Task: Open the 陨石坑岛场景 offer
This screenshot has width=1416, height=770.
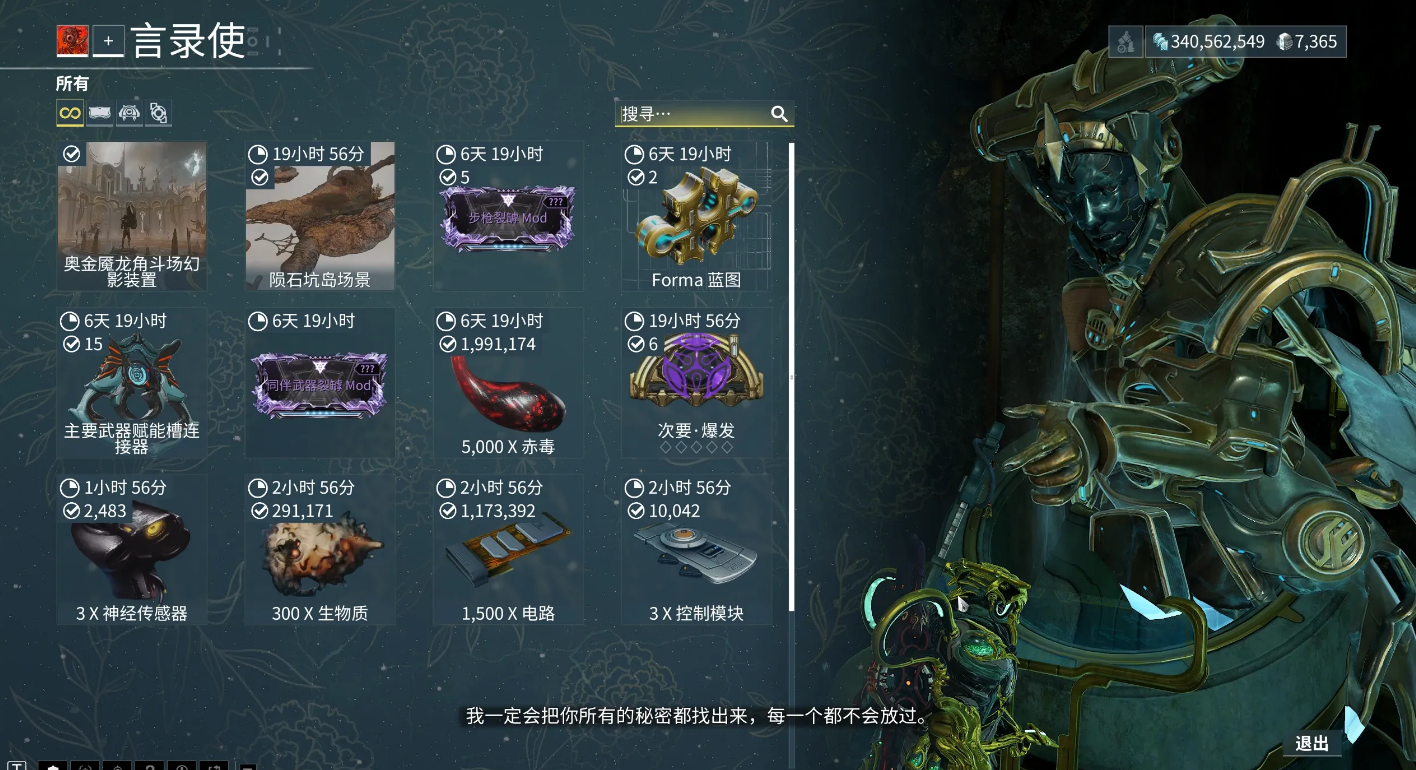Action: tap(320, 217)
